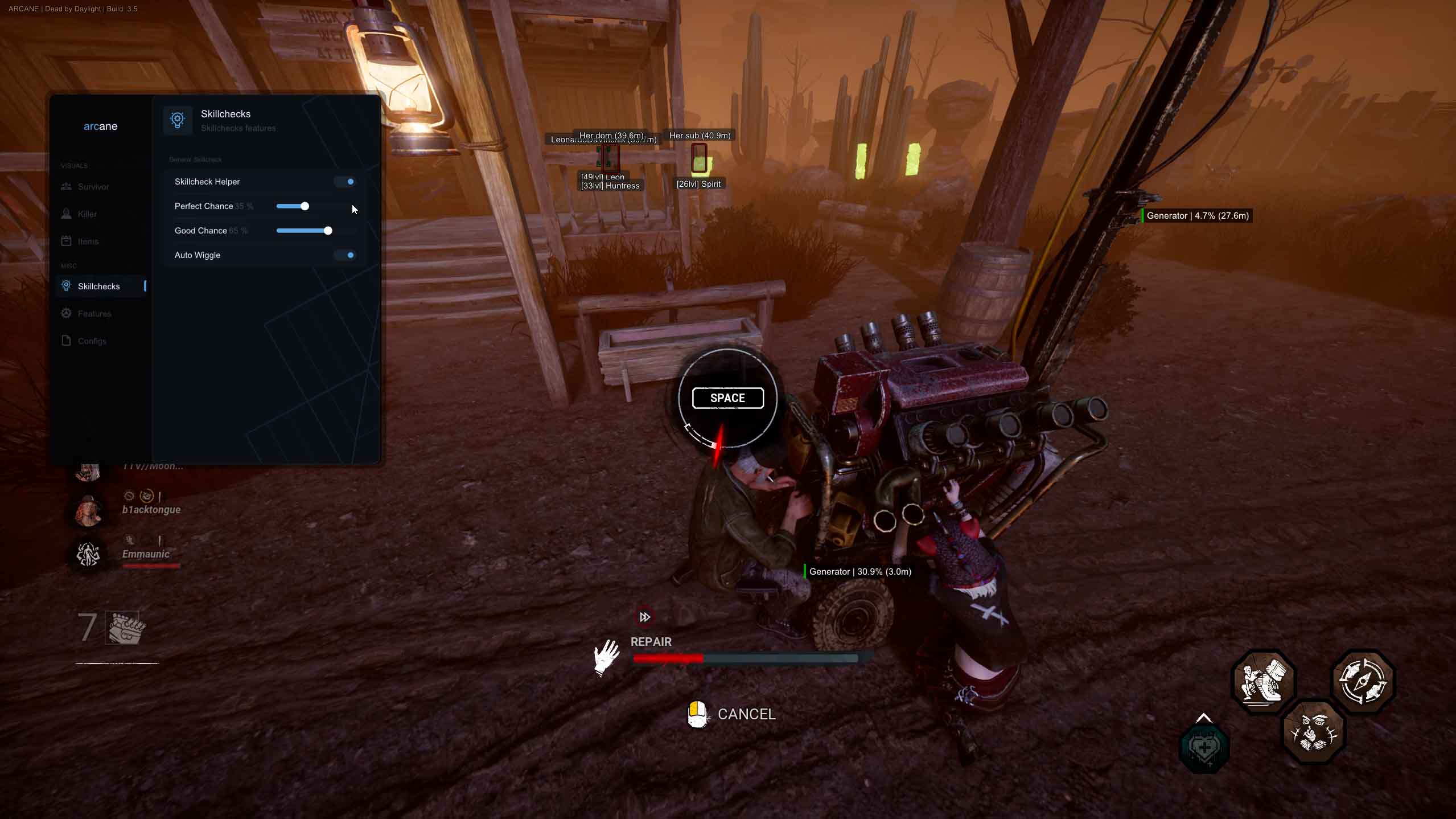Click Emmaunic's player portrait
This screenshot has width=1456, height=819.
88,554
